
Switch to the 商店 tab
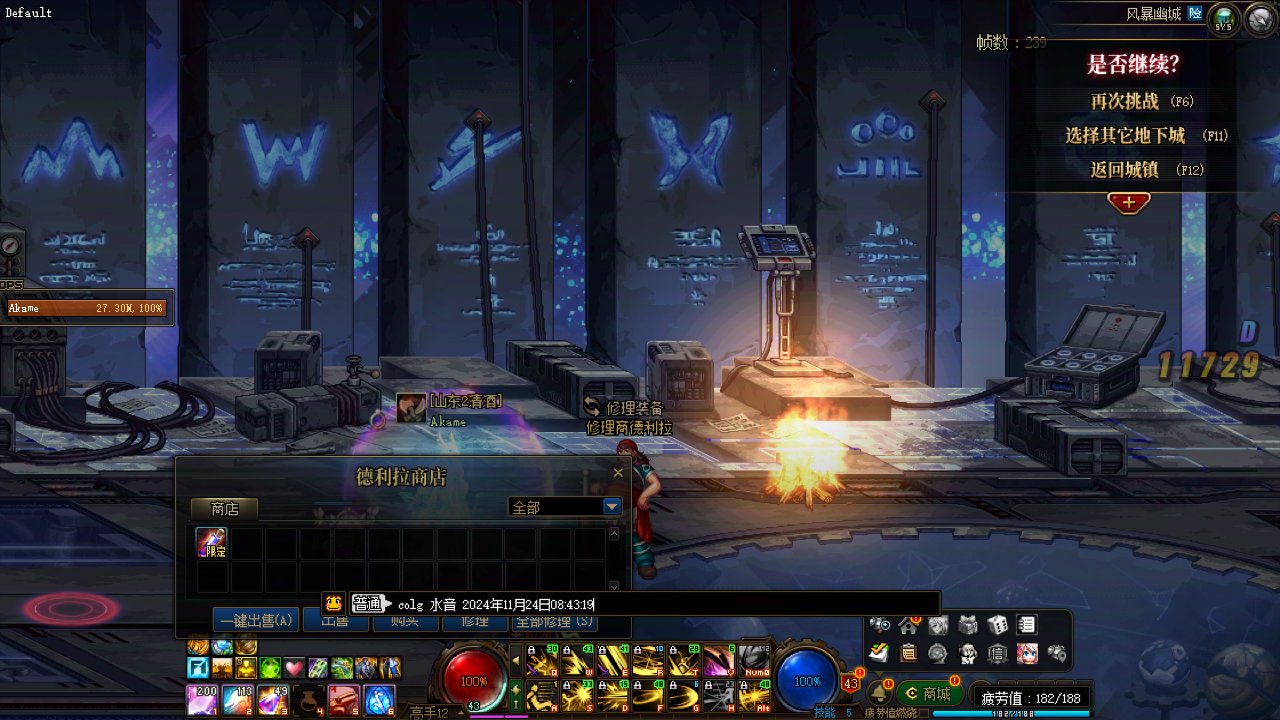tap(225, 508)
